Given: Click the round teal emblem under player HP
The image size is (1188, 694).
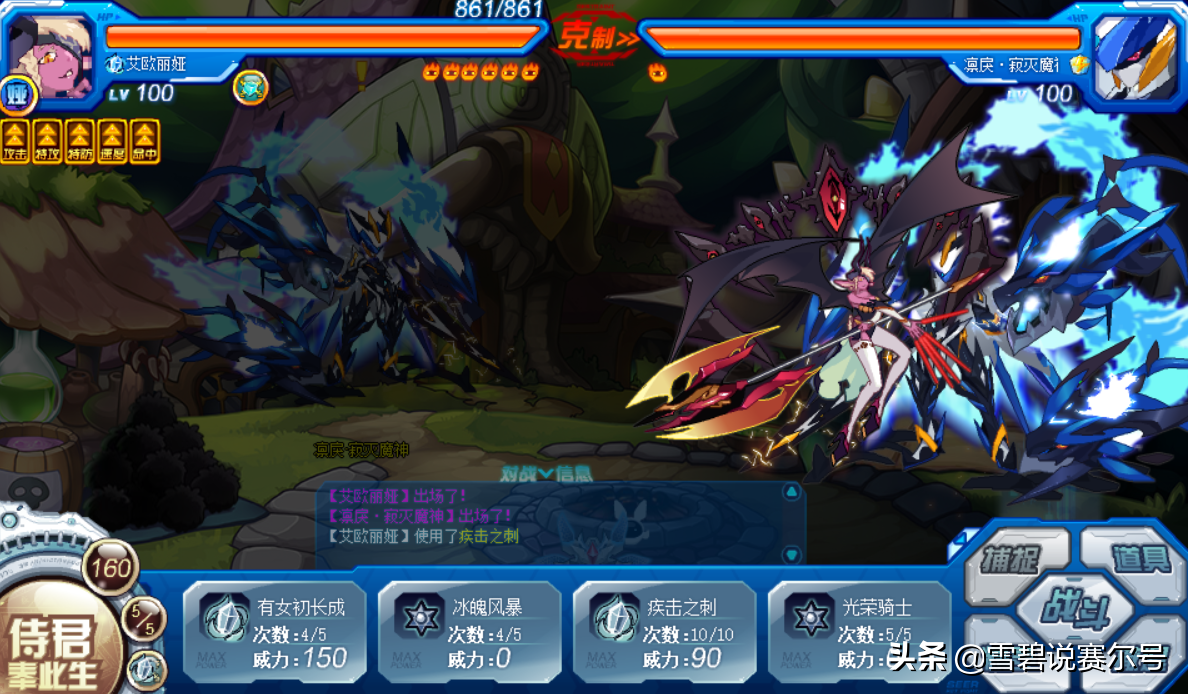Looking at the screenshot, I should pos(250,88).
